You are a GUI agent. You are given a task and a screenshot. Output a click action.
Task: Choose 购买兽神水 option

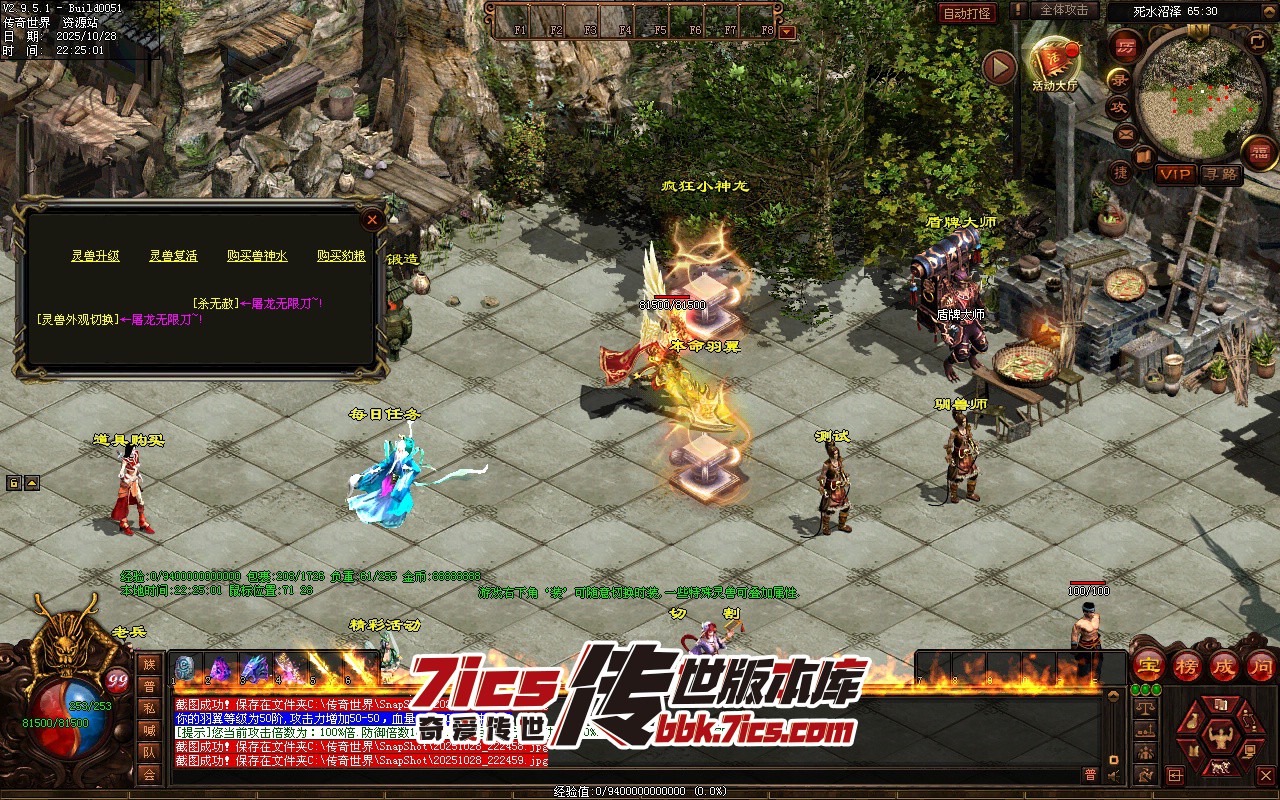[x=257, y=256]
